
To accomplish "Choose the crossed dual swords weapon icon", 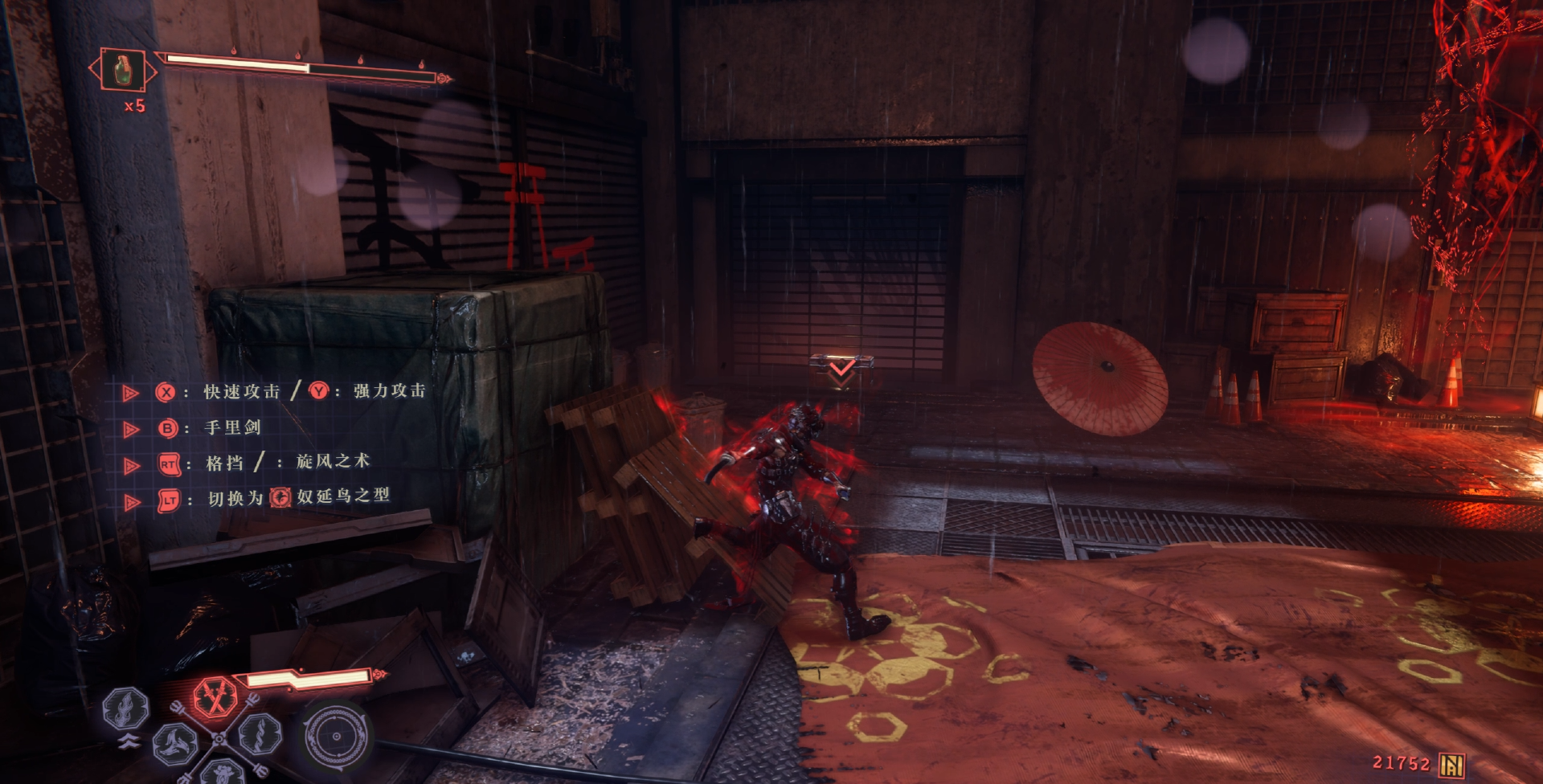I will pos(215,696).
